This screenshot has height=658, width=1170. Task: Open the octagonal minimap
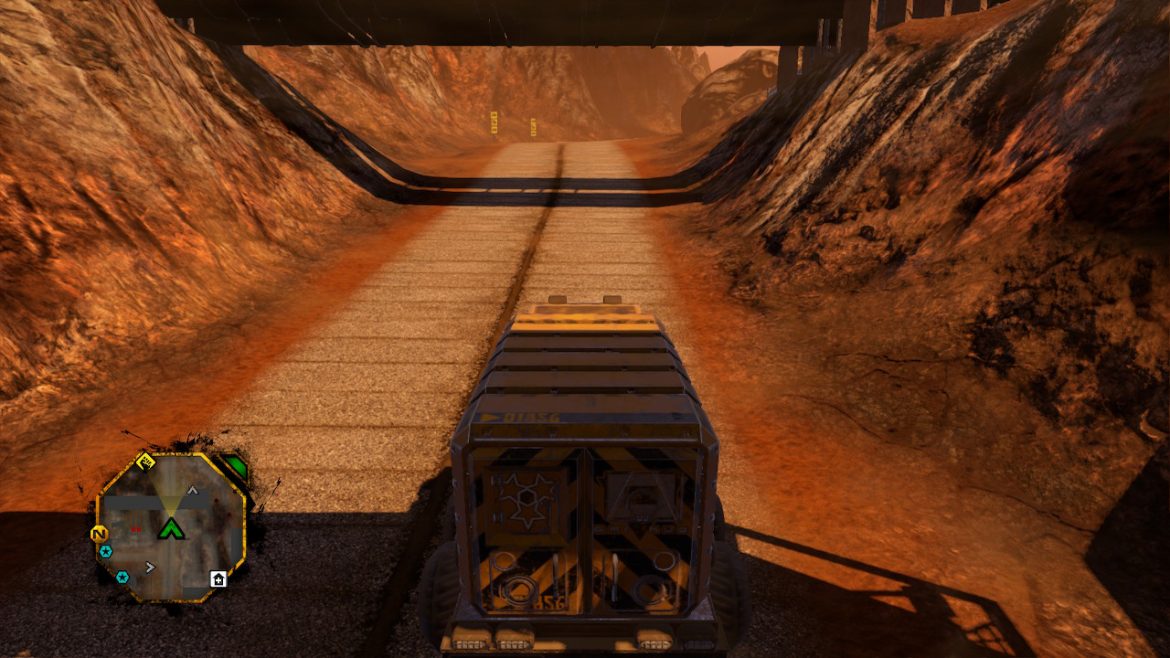coord(170,526)
